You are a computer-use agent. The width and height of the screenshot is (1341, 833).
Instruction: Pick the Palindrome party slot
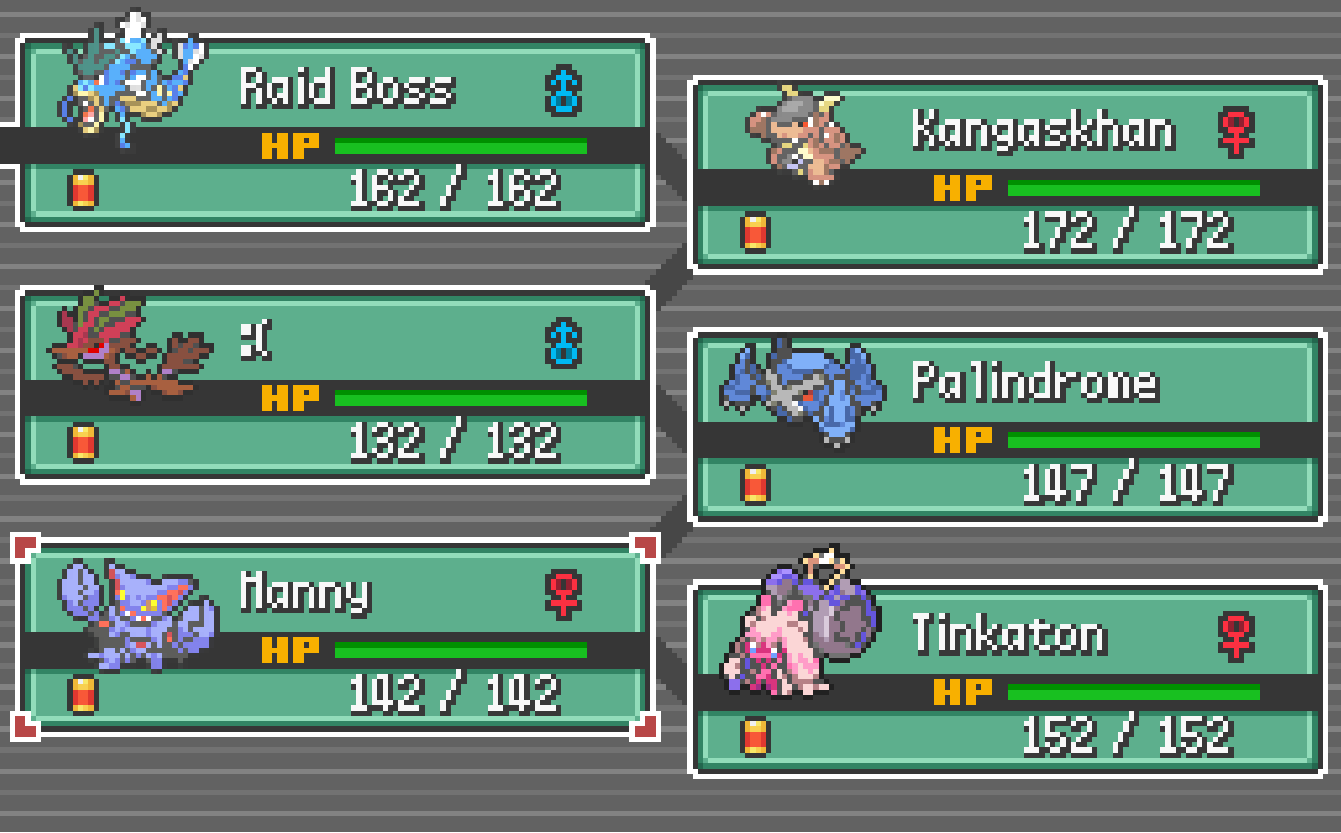pyautogui.click(x=1007, y=428)
